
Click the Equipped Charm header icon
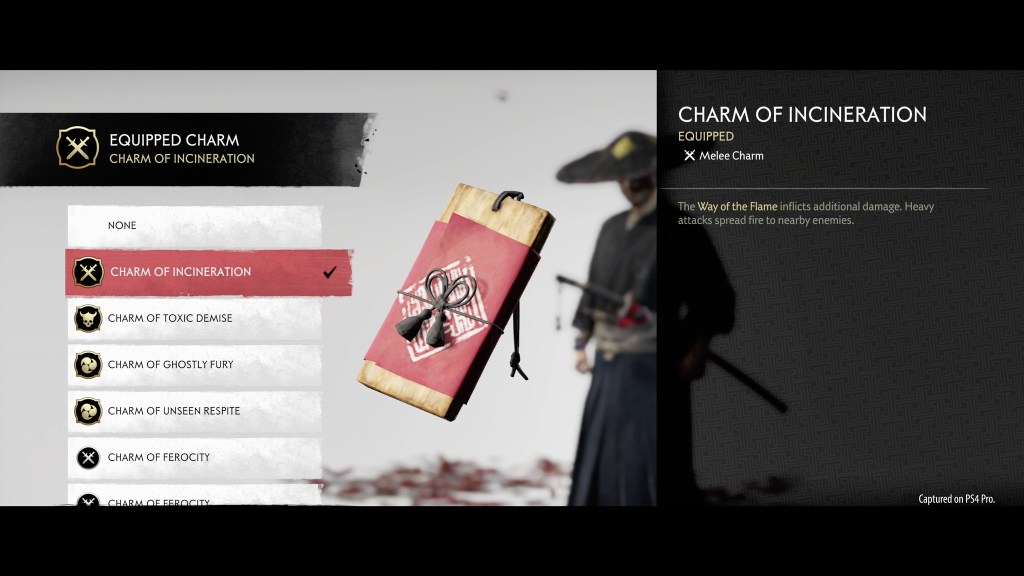tap(77, 148)
